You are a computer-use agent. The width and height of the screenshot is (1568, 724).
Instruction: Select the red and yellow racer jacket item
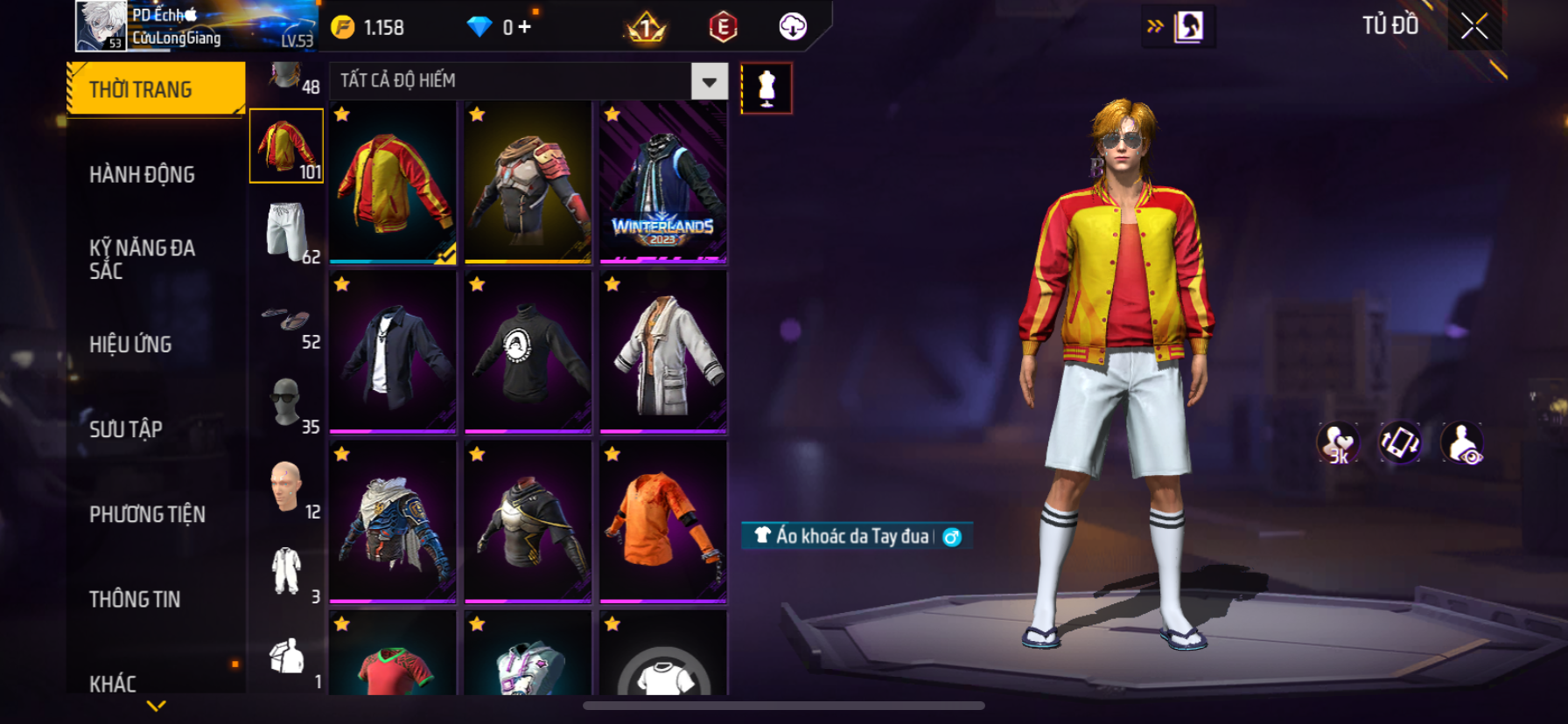coord(393,182)
